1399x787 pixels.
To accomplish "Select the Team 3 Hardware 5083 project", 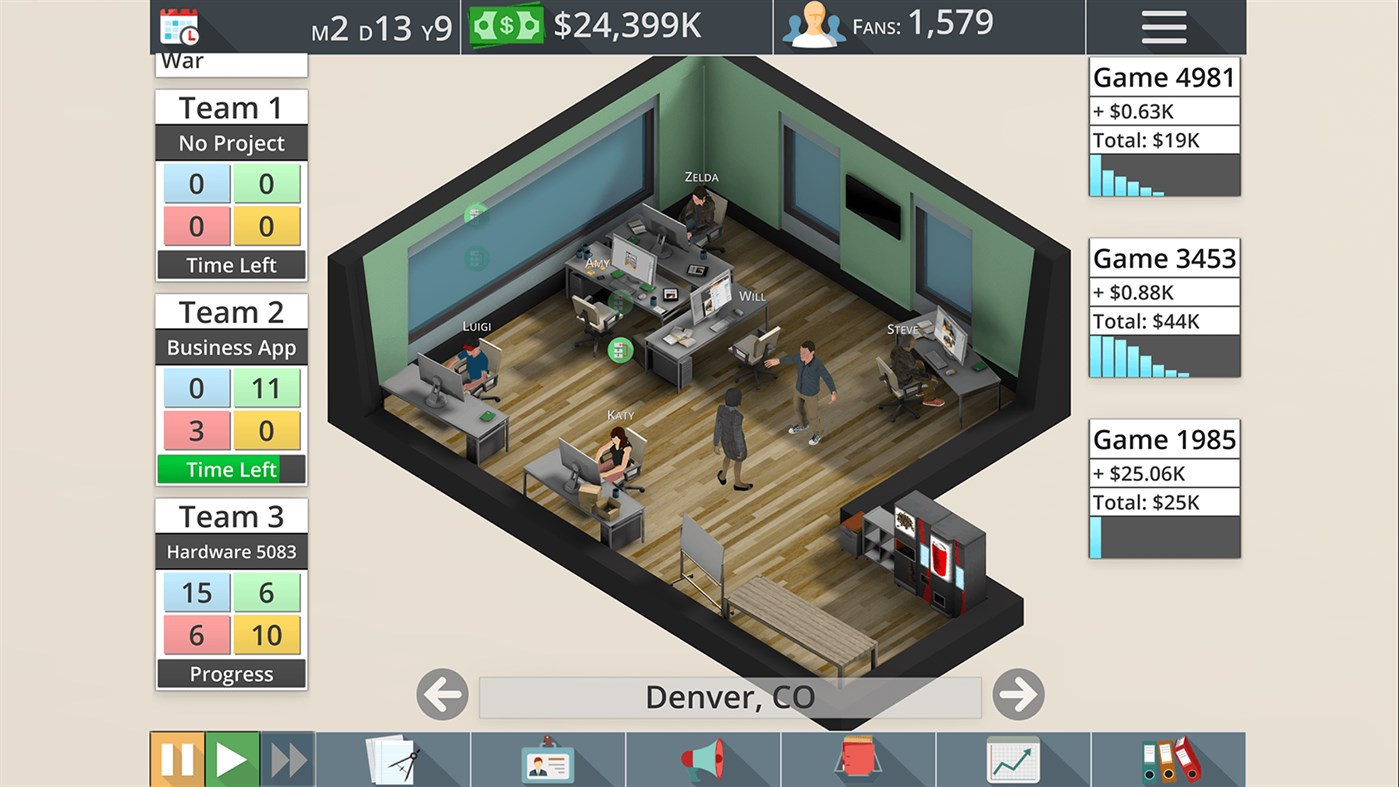I will tap(231, 551).
